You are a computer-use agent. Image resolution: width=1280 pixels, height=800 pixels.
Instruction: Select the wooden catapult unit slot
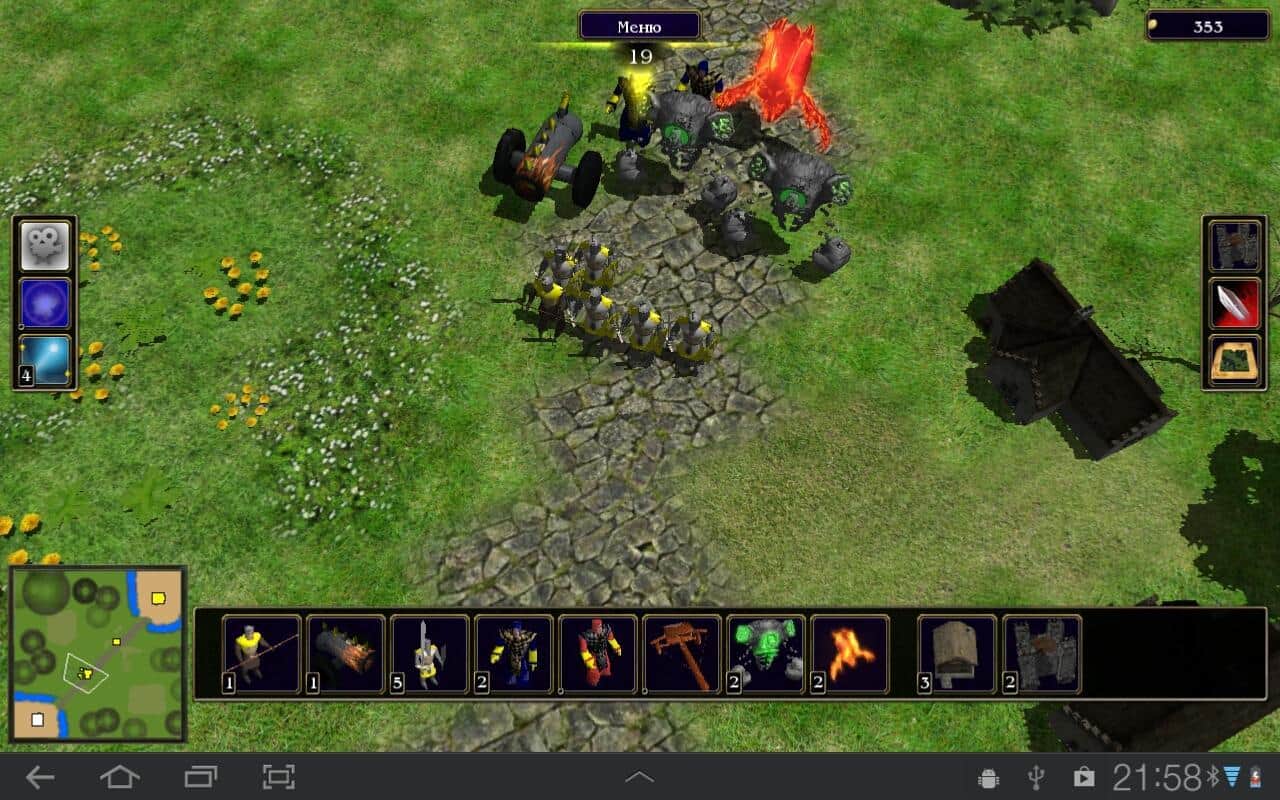[682, 655]
